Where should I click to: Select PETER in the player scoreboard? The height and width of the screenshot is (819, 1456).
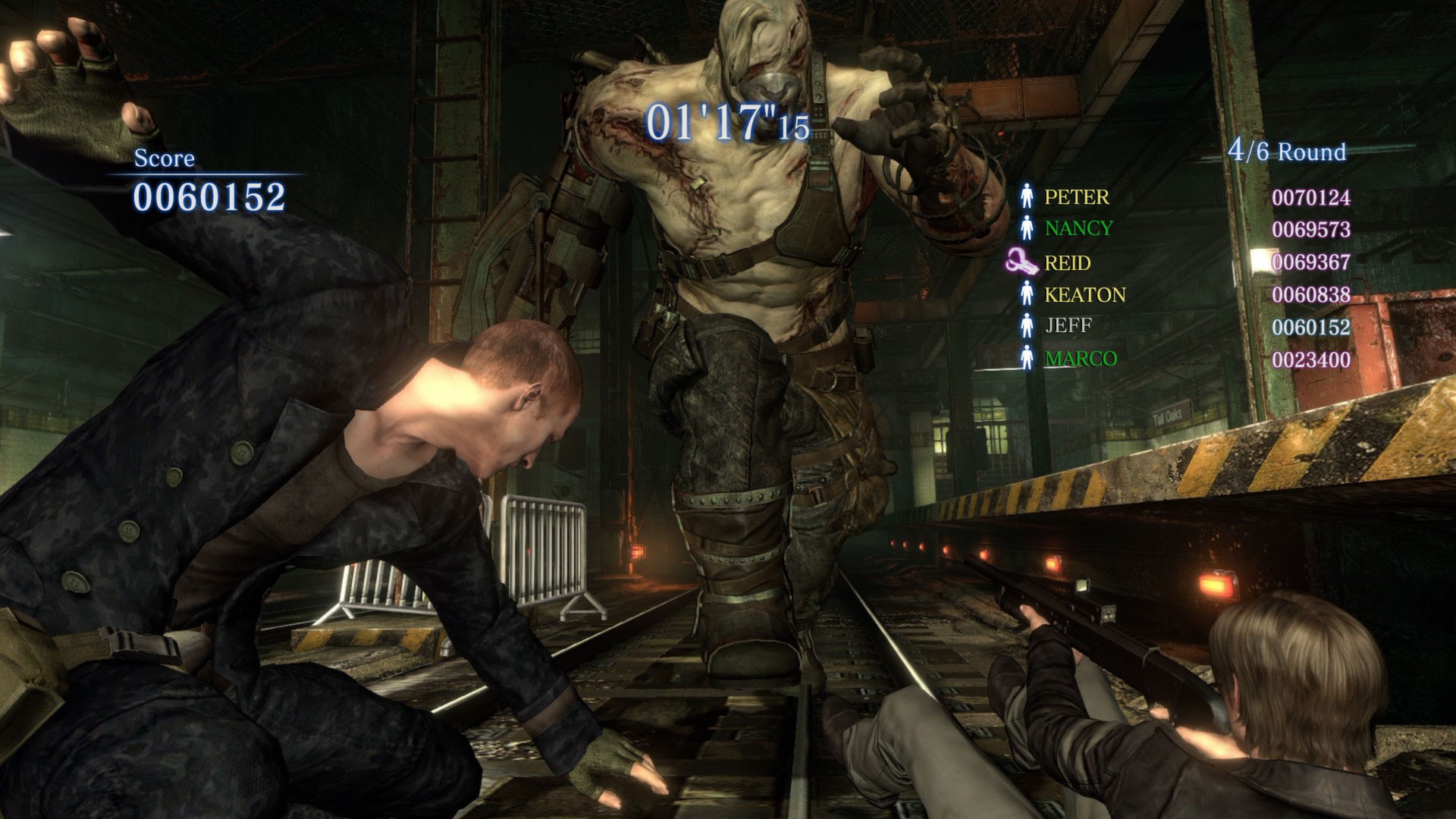point(1076,197)
